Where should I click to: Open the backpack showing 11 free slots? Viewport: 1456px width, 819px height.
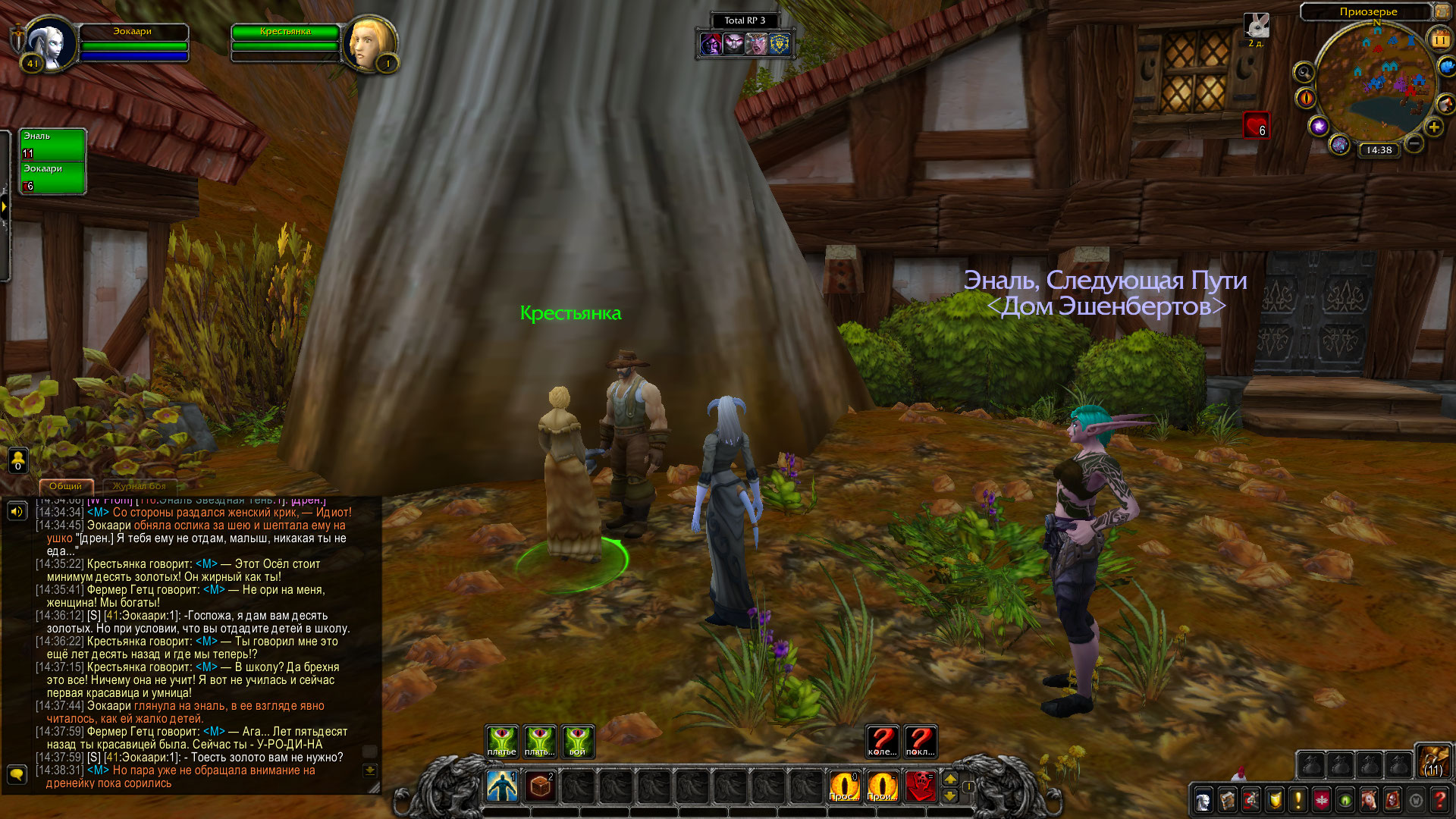click(1433, 761)
